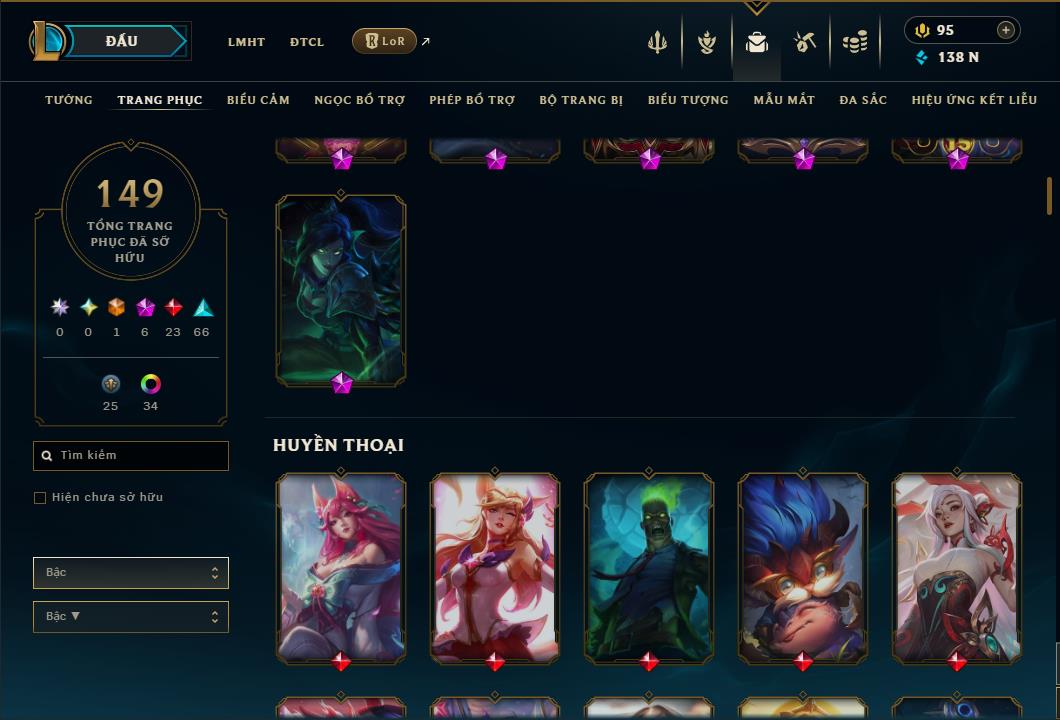This screenshot has width=1060, height=720.
Task: Switch to ĐTCL game mode
Action: pos(307,42)
